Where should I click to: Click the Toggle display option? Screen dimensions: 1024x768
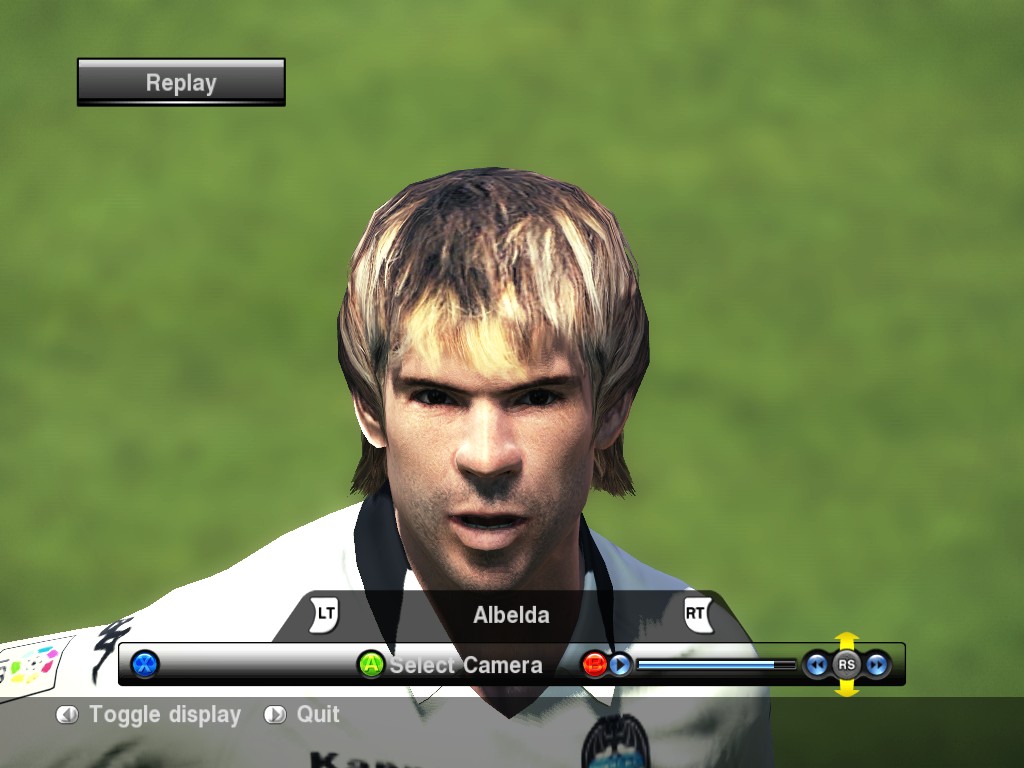[x=164, y=715]
